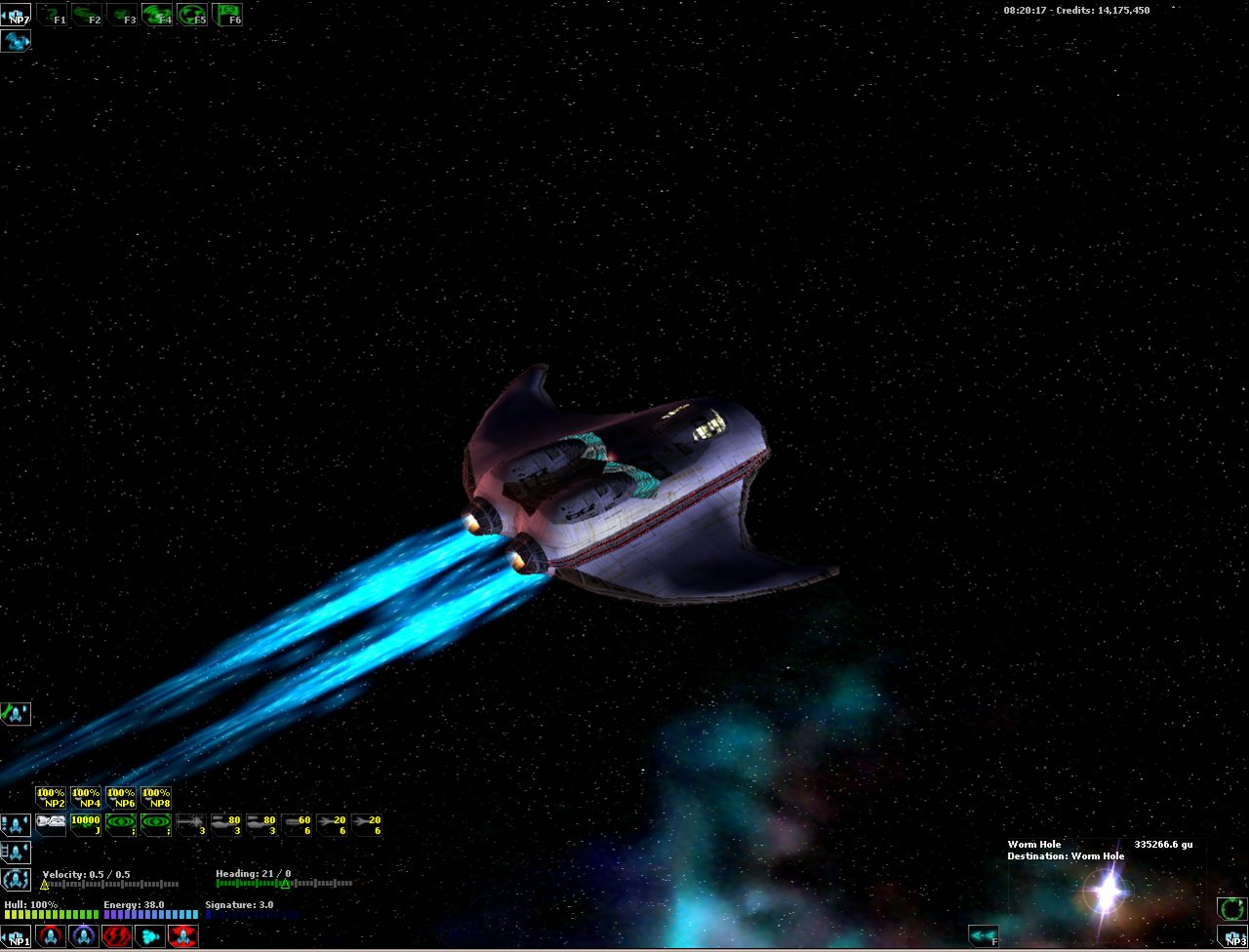Toggle the NP1 panel button
1249x952 pixels.
click(x=17, y=937)
